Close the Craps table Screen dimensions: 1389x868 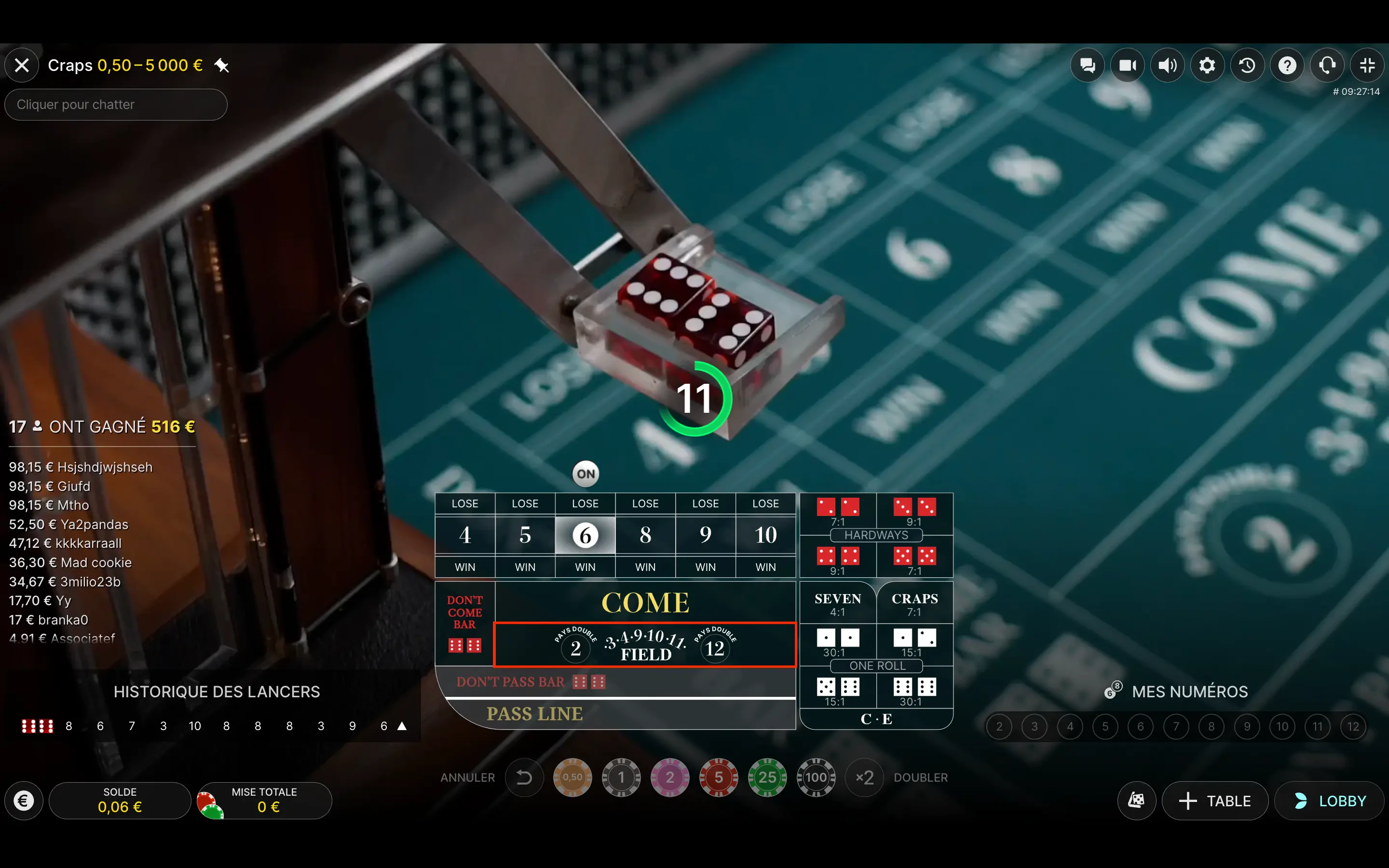coord(22,66)
